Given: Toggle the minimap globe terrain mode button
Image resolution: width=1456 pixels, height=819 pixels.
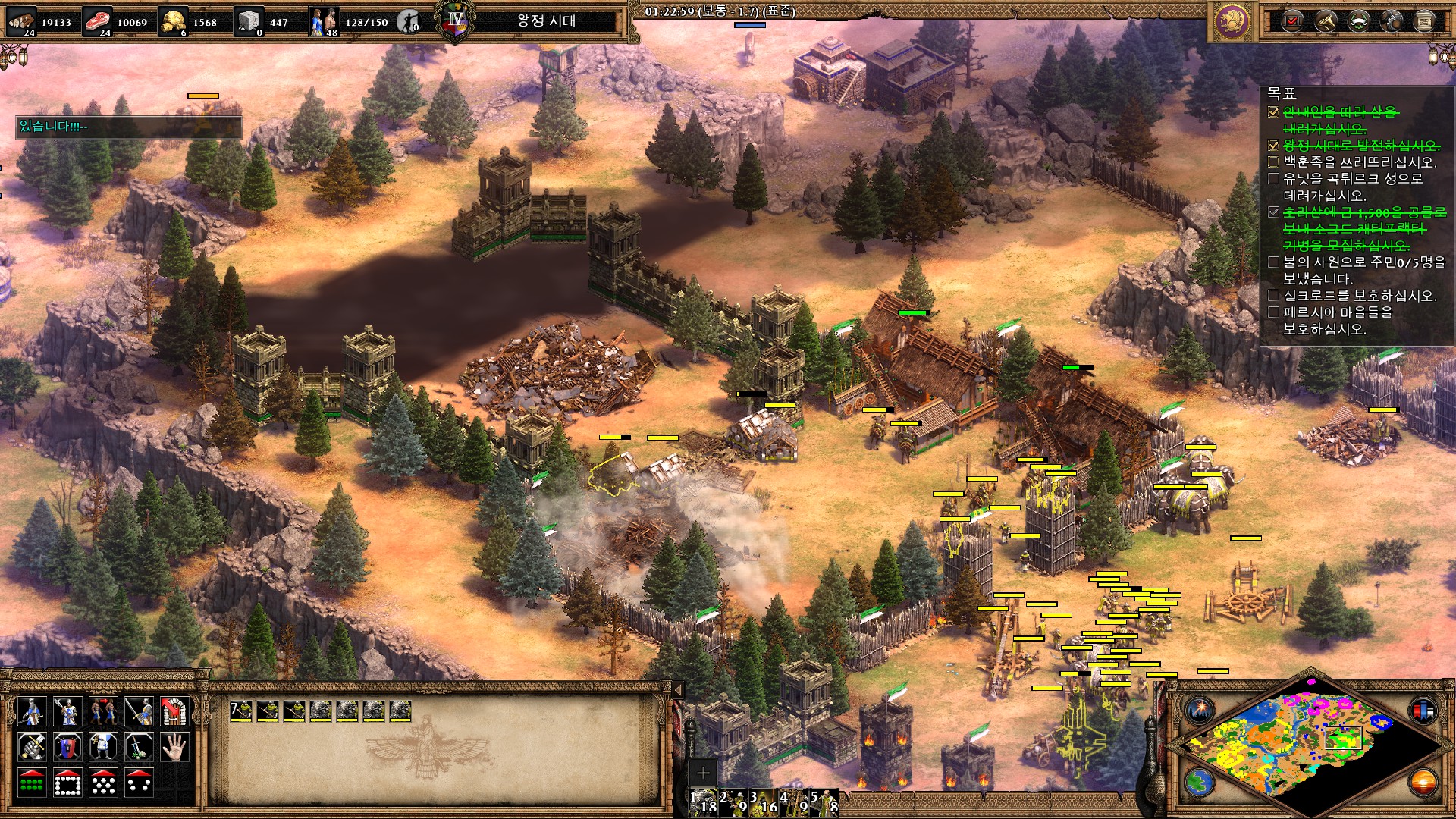Looking at the screenshot, I should coord(1200,781).
